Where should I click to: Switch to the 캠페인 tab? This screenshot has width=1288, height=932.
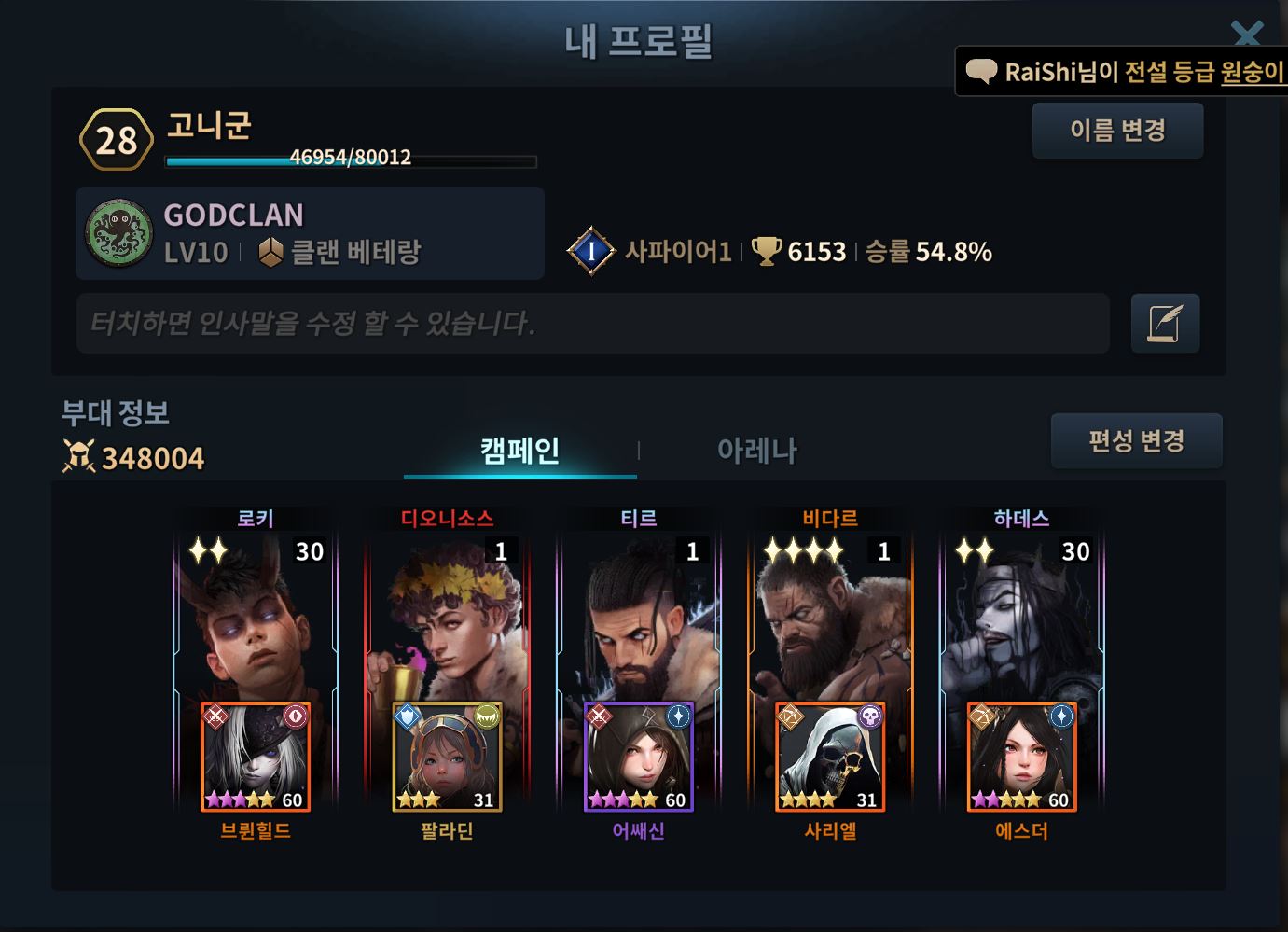519,452
